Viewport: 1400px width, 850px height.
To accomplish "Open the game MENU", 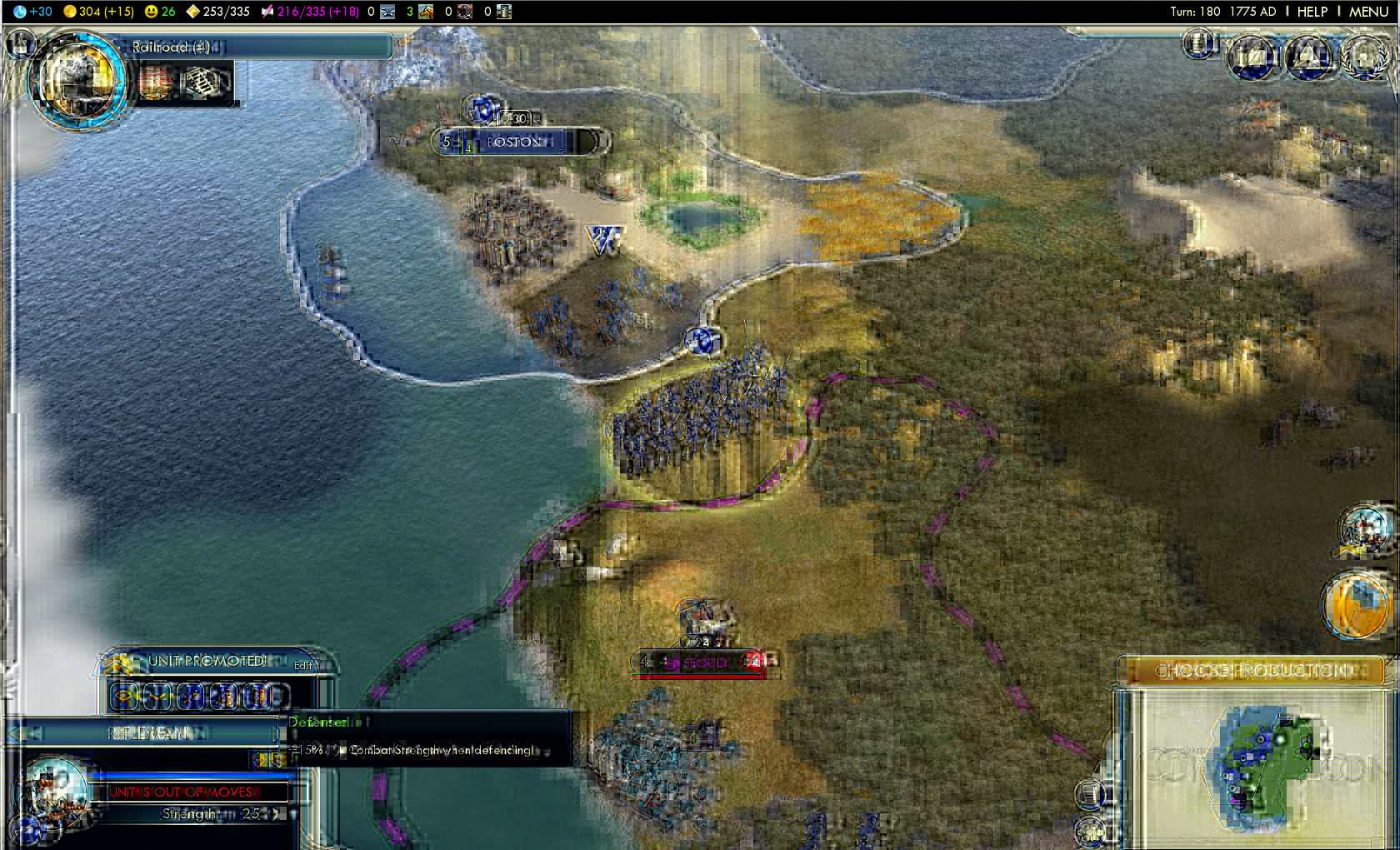I will coord(1368,12).
